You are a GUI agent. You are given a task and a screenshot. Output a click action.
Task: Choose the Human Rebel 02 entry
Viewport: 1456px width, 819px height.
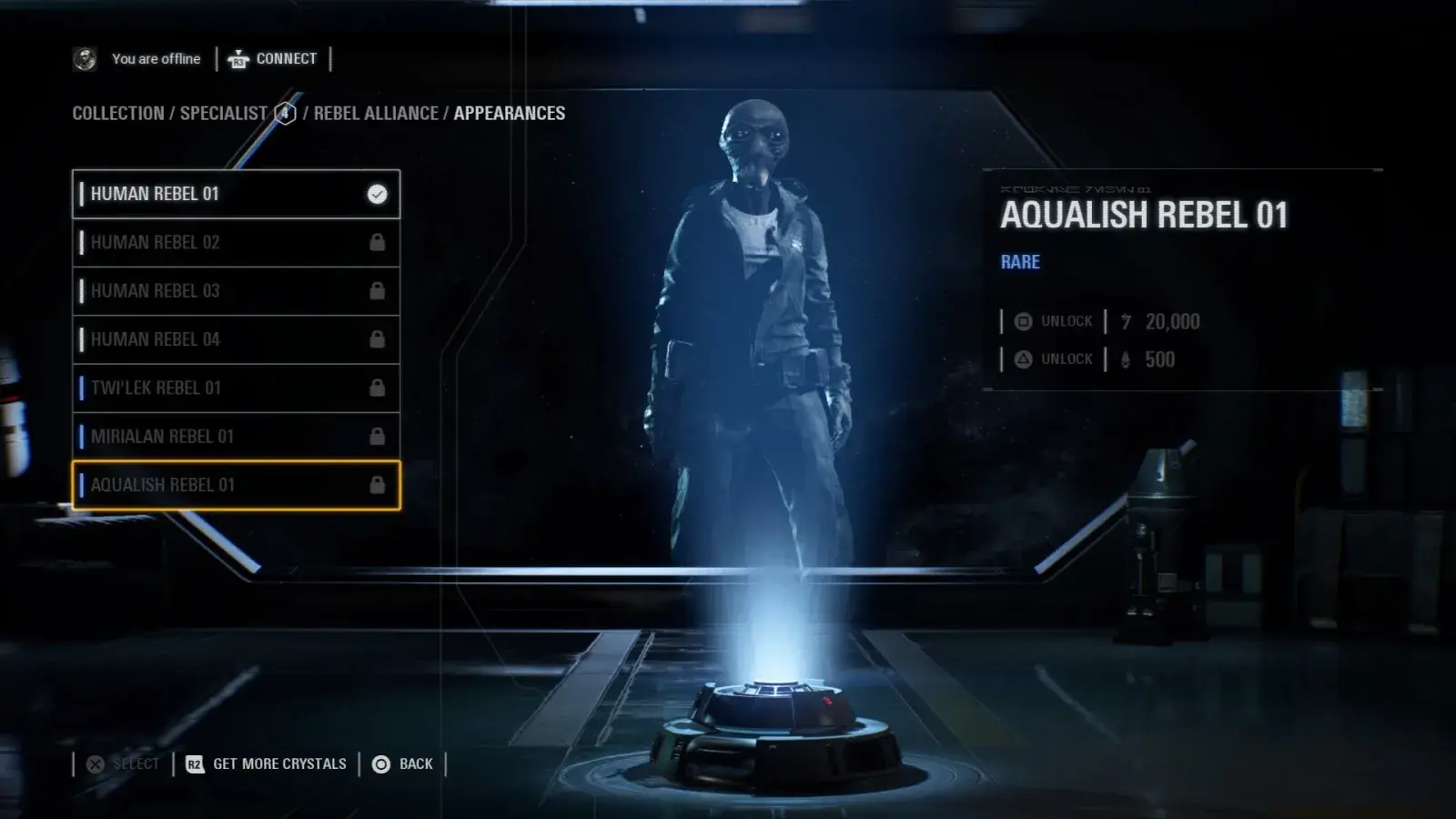coord(236,242)
